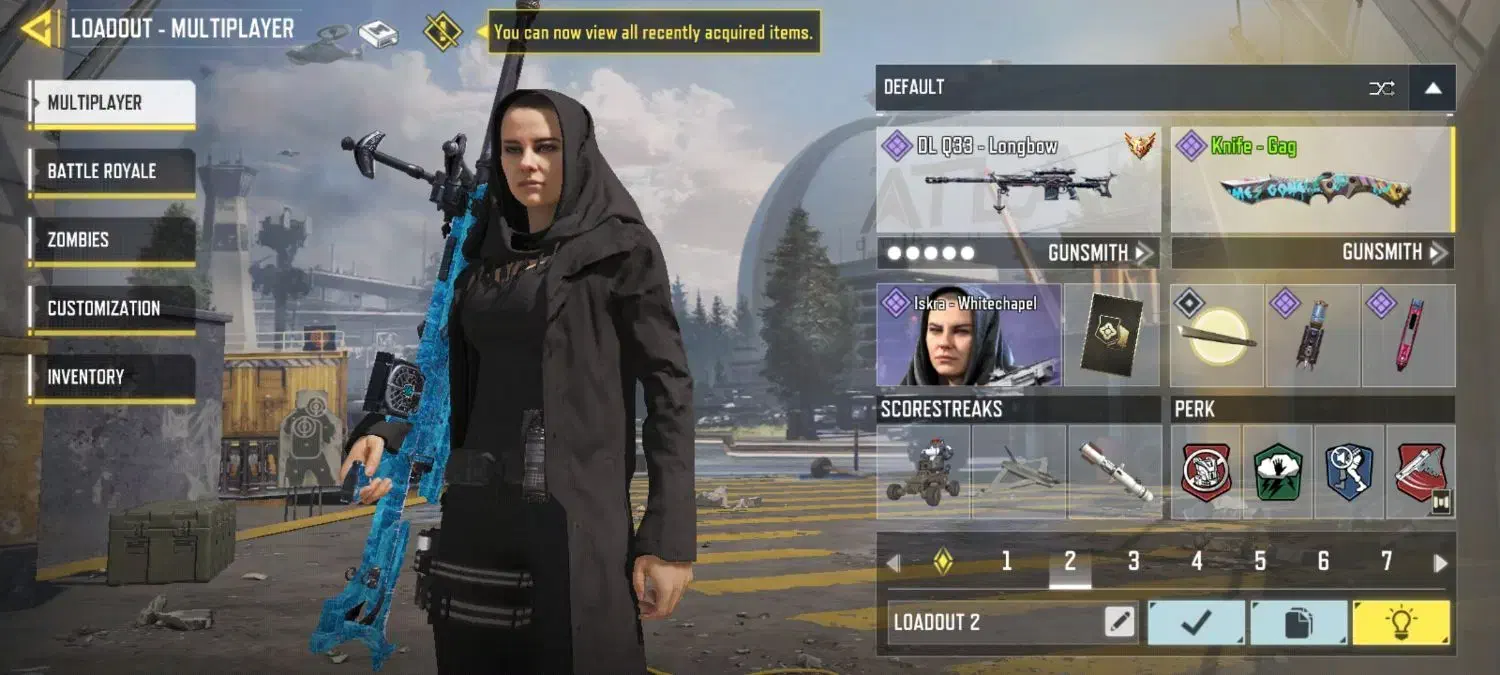Viewport: 1500px width, 675px height.
Task: Open Gunsmith for the DL Q33
Action: point(1100,253)
